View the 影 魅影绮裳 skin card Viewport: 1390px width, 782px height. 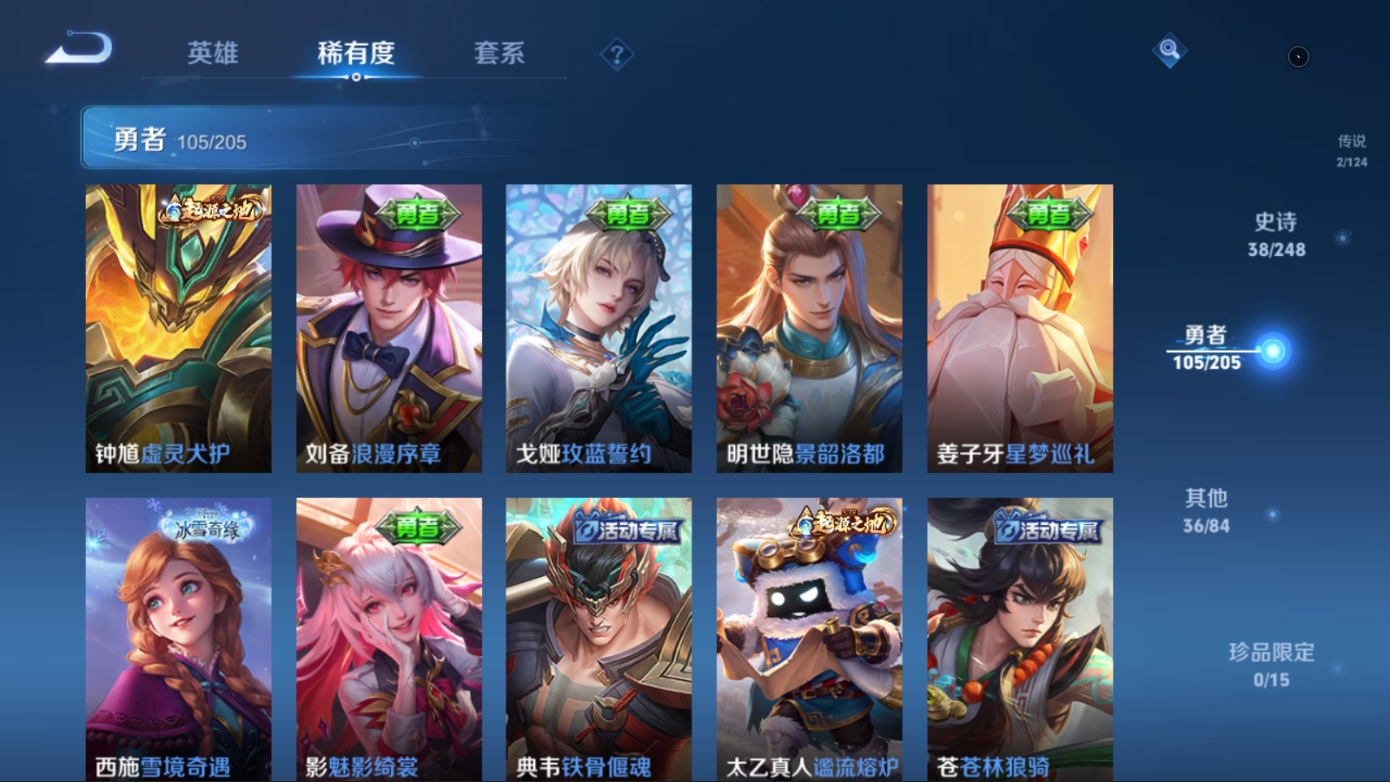pos(389,640)
